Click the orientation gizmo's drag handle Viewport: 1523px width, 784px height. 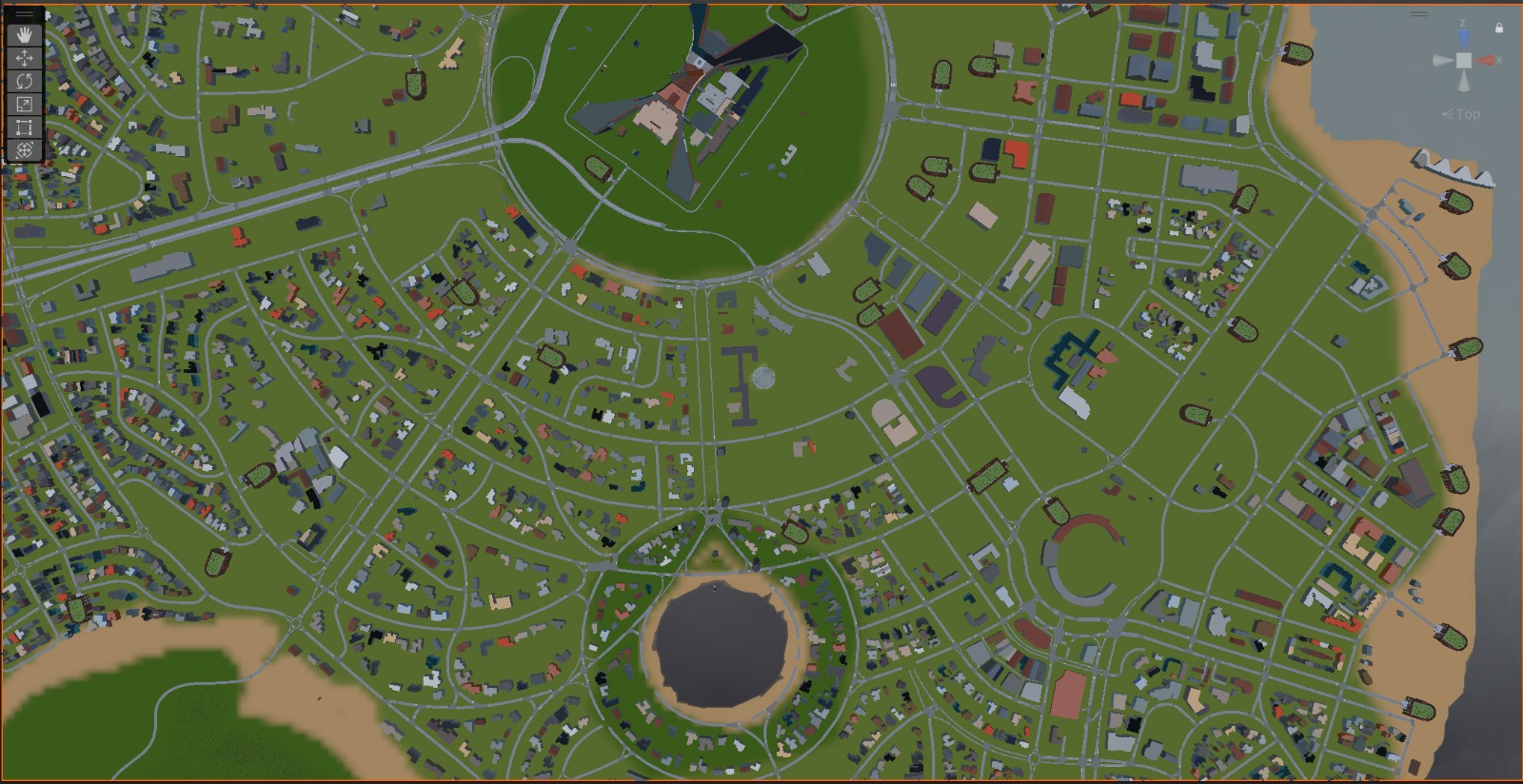[x=1418, y=14]
